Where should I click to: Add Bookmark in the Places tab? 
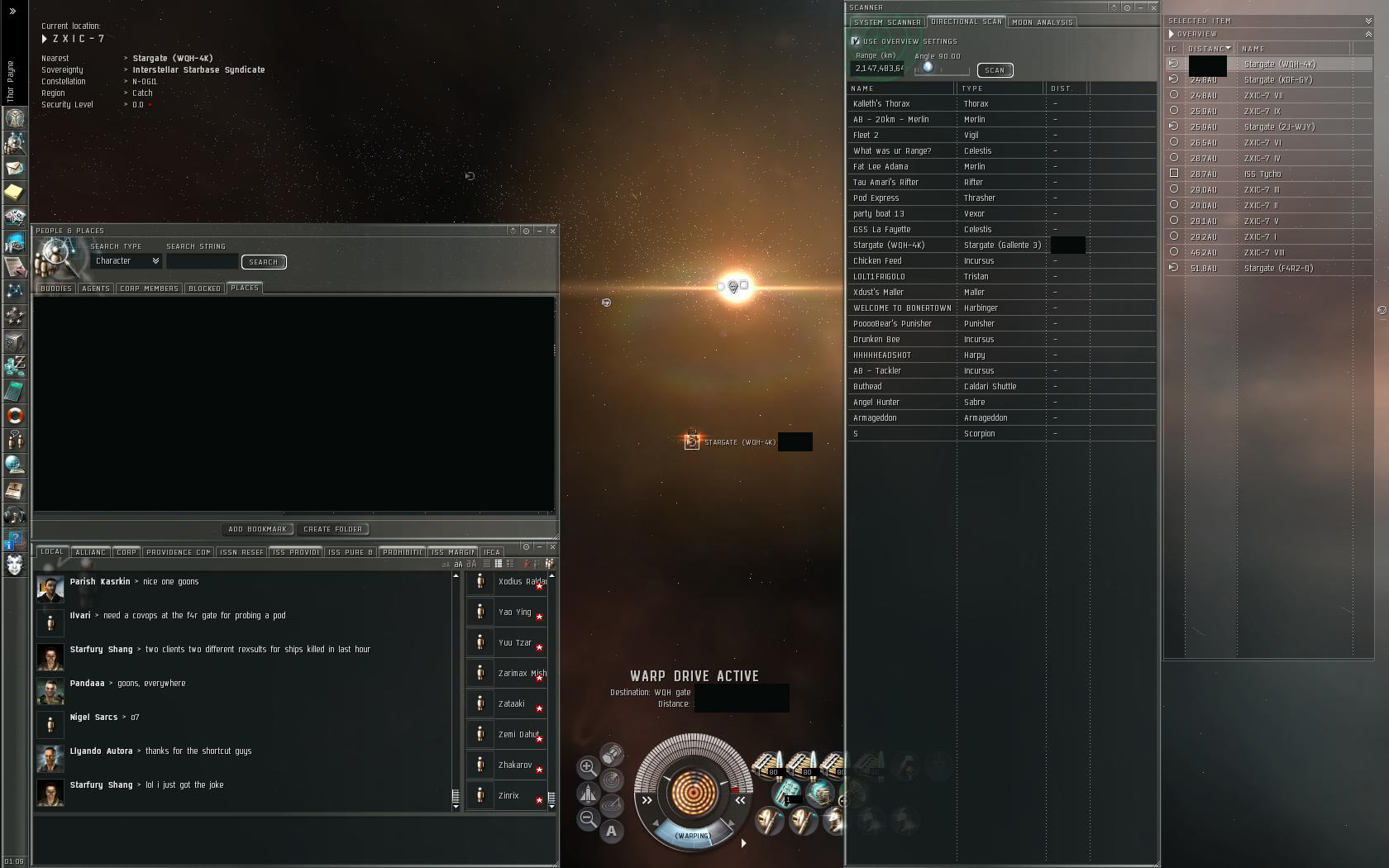pyautogui.click(x=257, y=529)
